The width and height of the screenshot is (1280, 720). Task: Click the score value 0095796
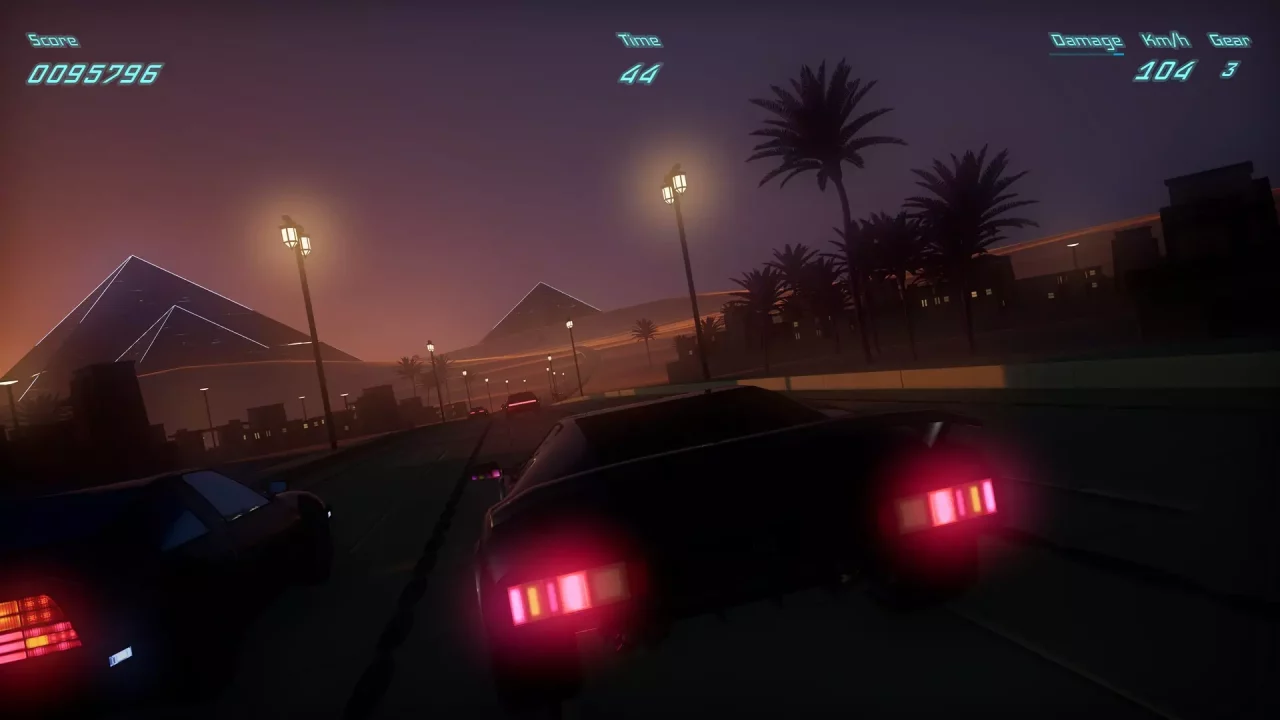(x=92, y=72)
